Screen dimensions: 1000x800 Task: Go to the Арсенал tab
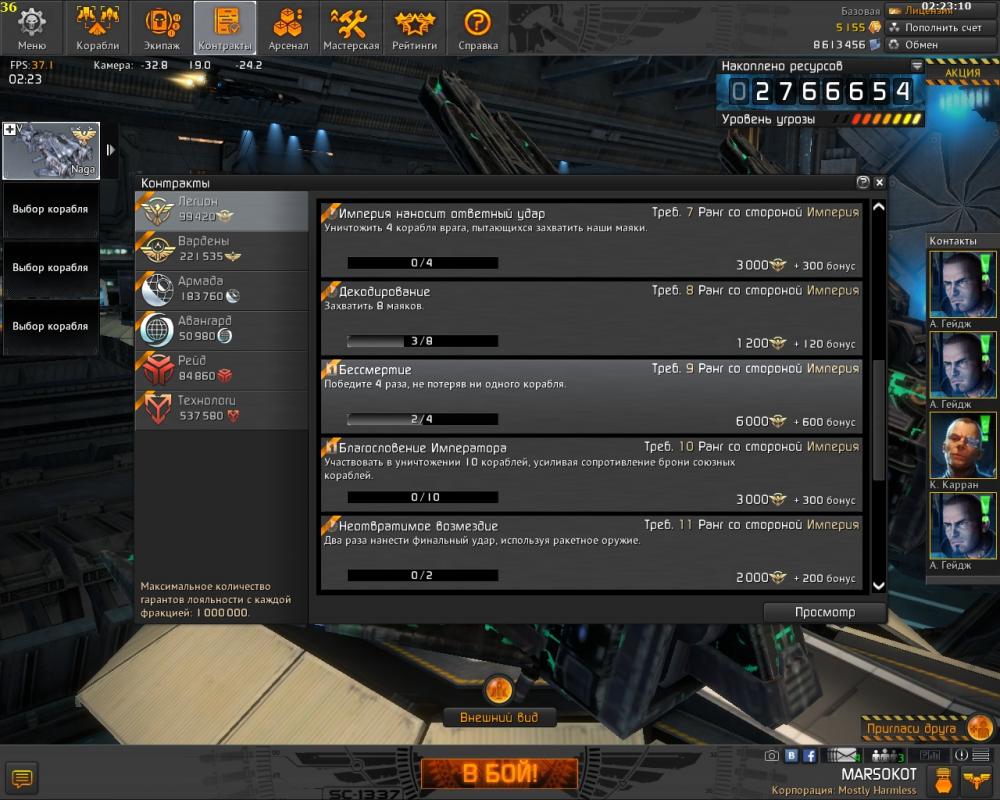288,28
